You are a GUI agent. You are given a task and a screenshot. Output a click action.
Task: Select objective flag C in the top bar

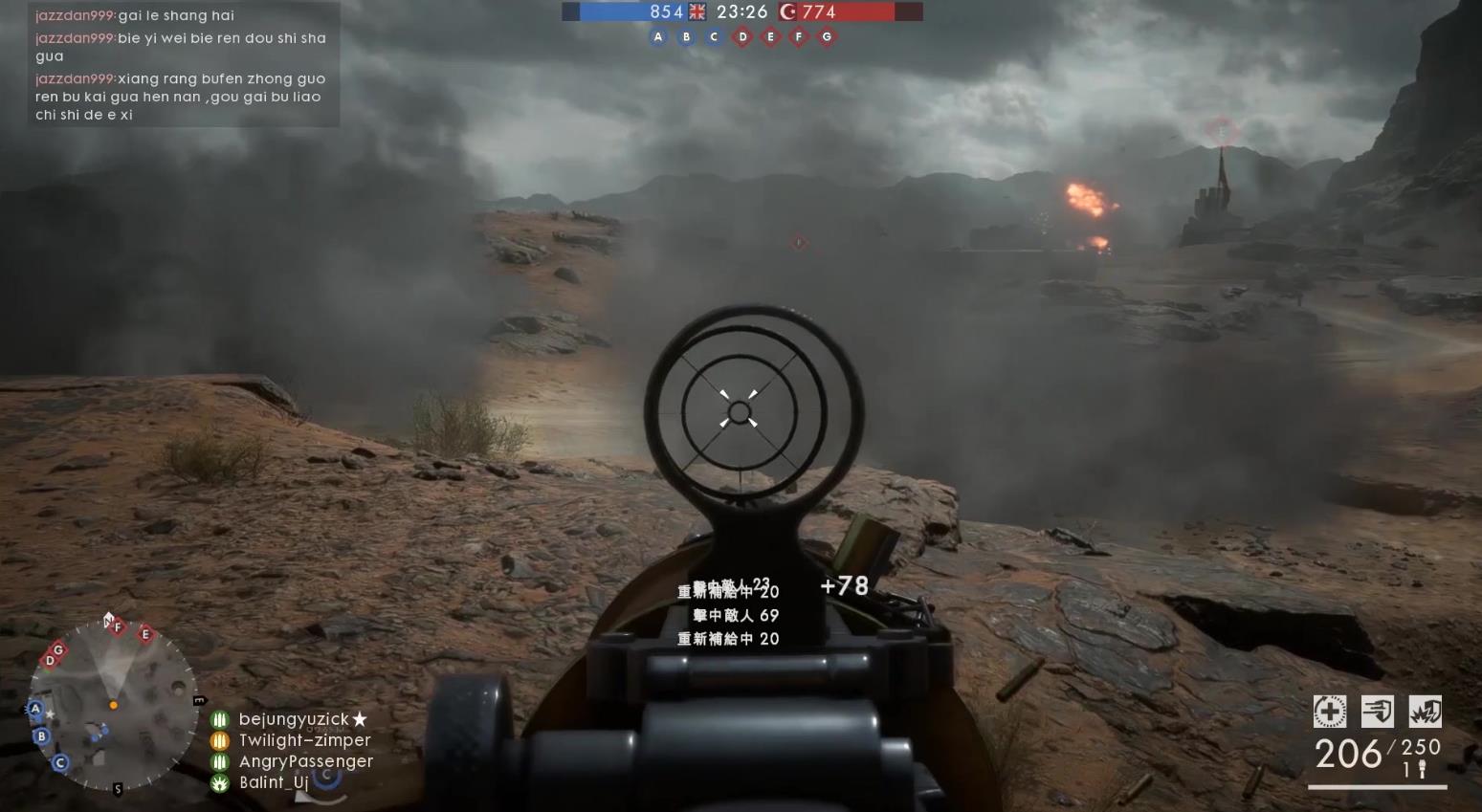pos(714,37)
